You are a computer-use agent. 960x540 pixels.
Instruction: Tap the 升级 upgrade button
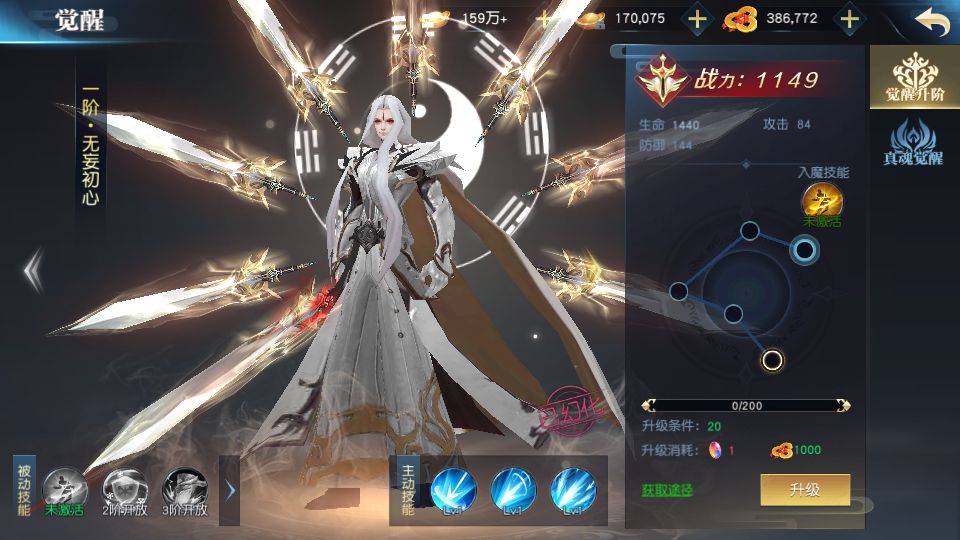[805, 490]
